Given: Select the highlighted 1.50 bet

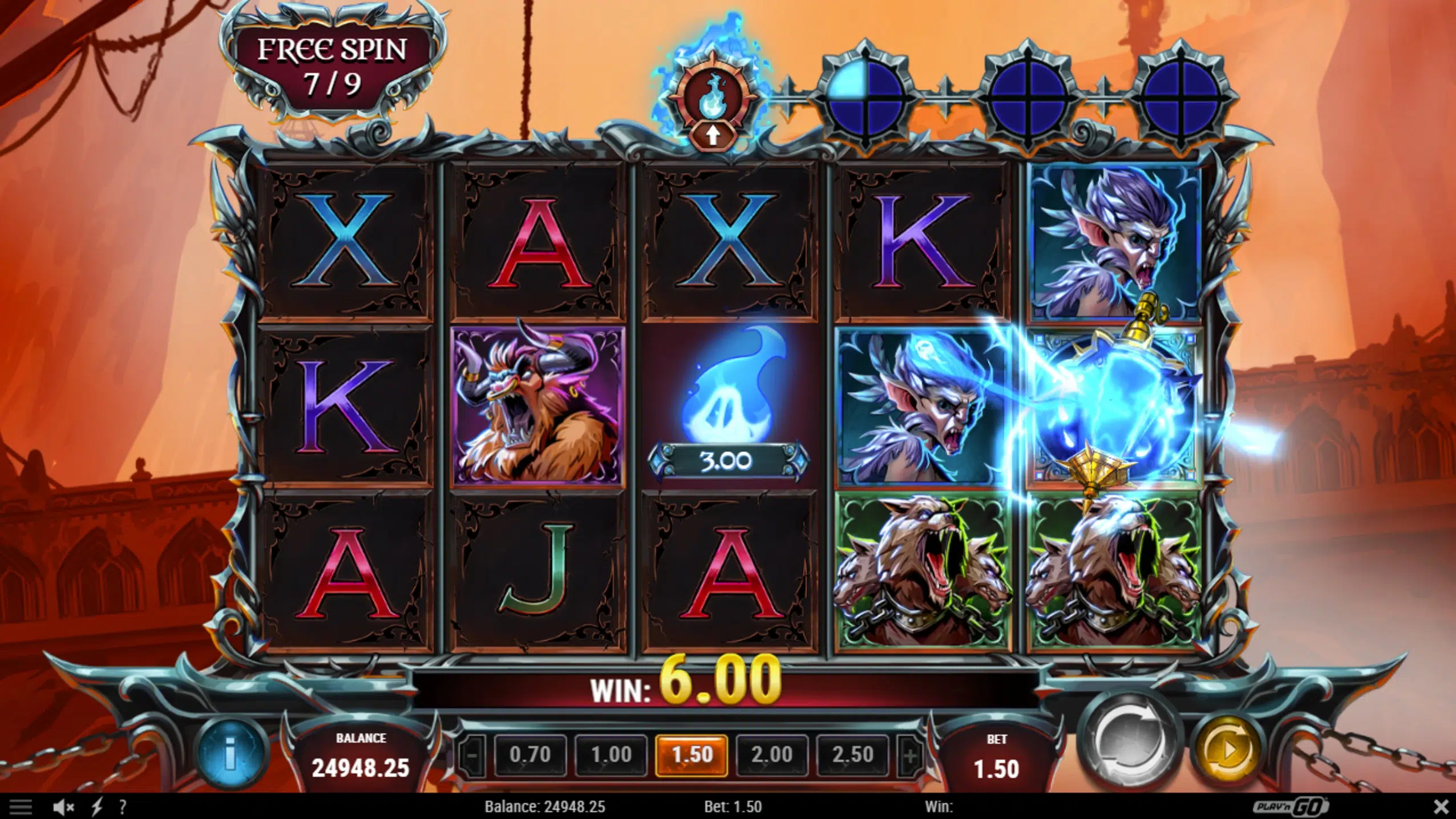Looking at the screenshot, I should pyautogui.click(x=691, y=755).
